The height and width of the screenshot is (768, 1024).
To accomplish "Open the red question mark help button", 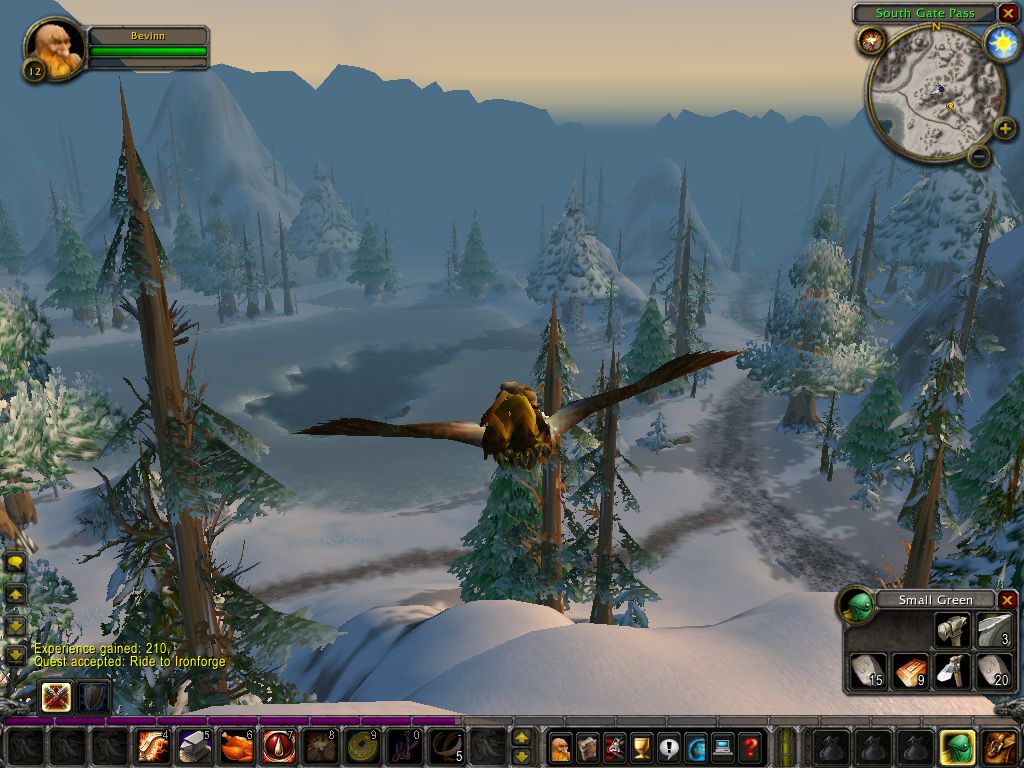I will click(x=750, y=747).
